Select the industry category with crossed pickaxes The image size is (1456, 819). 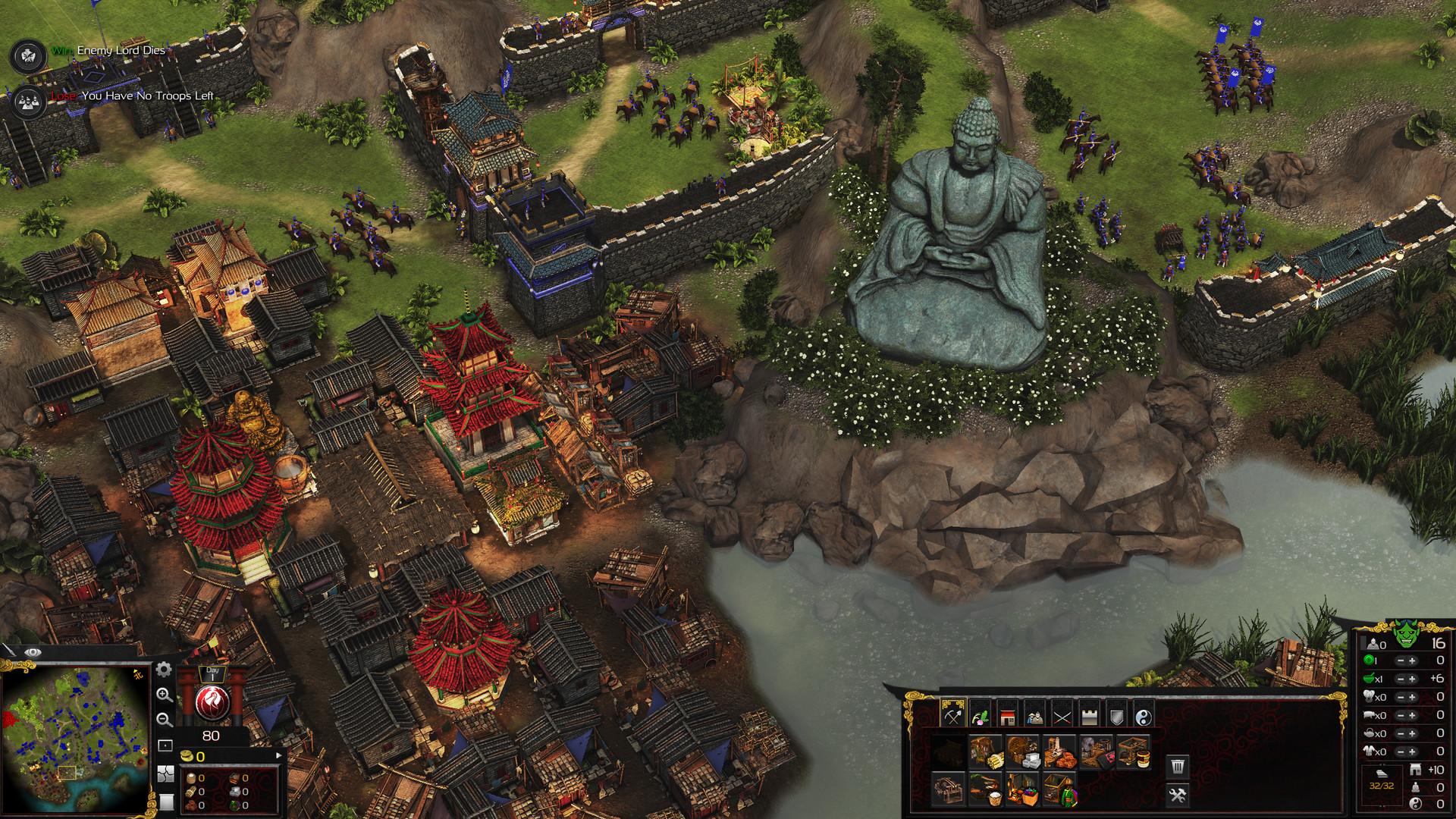[952, 717]
